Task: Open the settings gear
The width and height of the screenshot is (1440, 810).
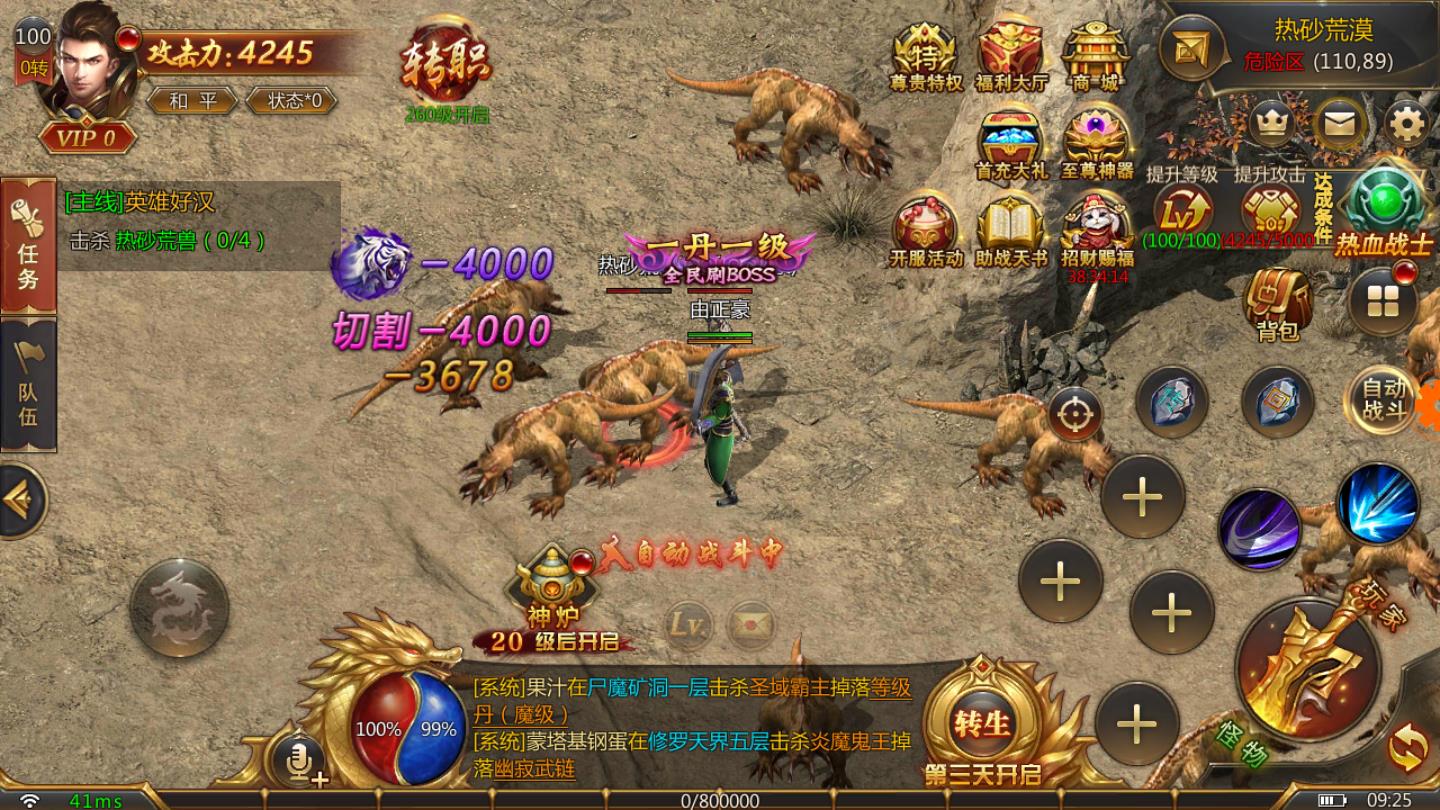Action: pyautogui.click(x=1407, y=124)
